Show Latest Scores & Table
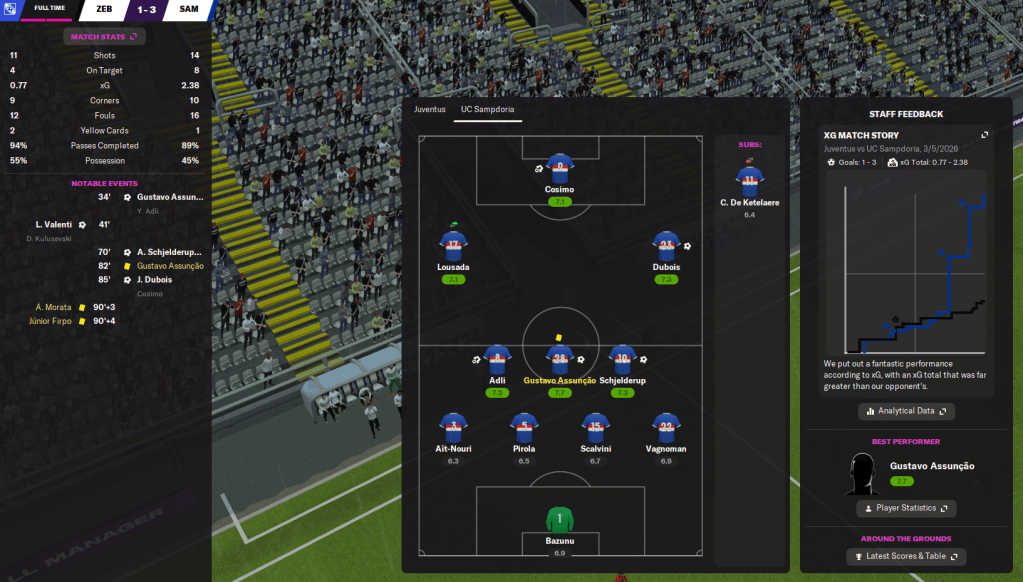Image resolution: width=1023 pixels, height=582 pixels. 906,556
